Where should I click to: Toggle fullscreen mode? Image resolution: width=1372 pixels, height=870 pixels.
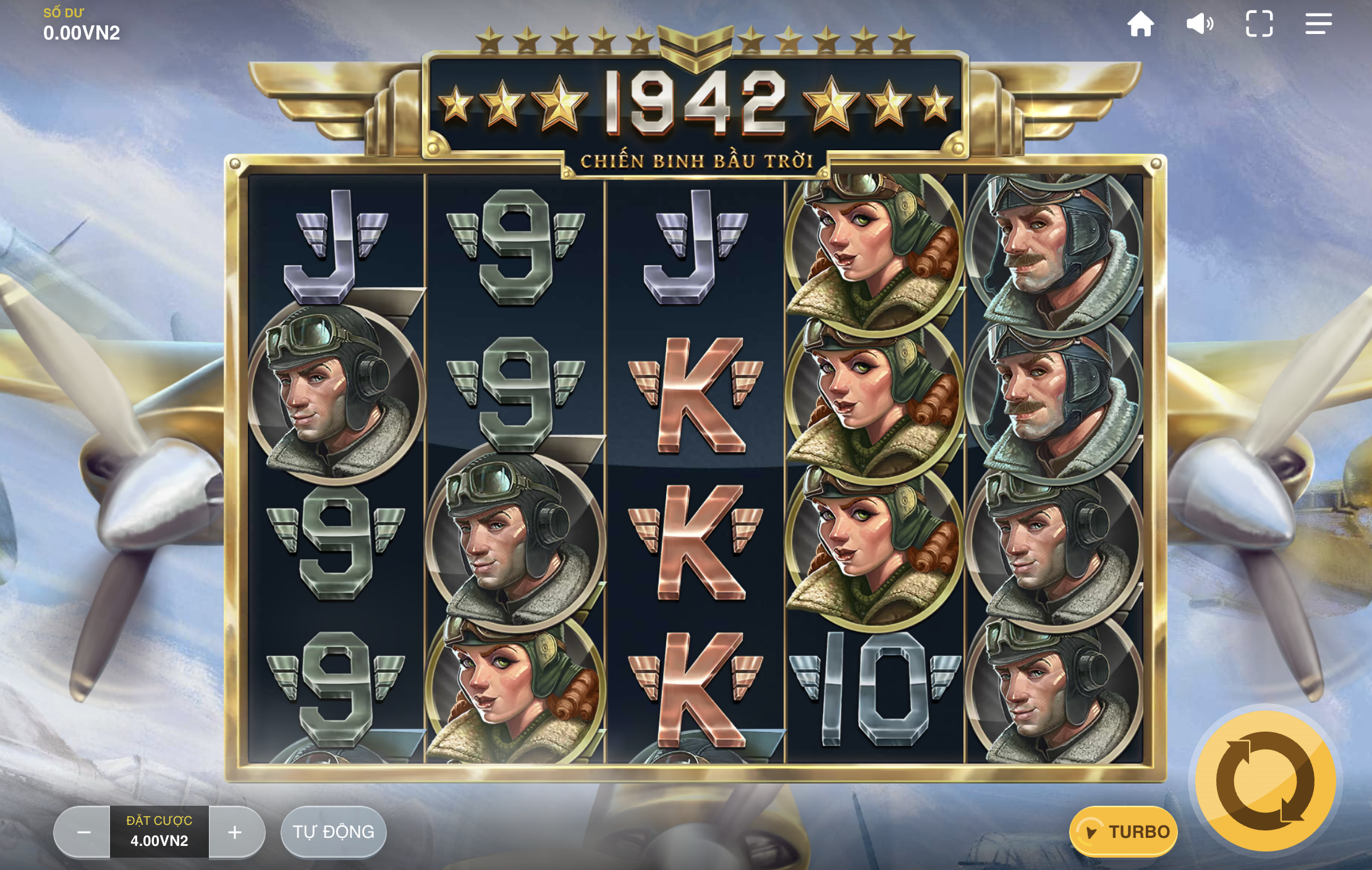point(1260,24)
